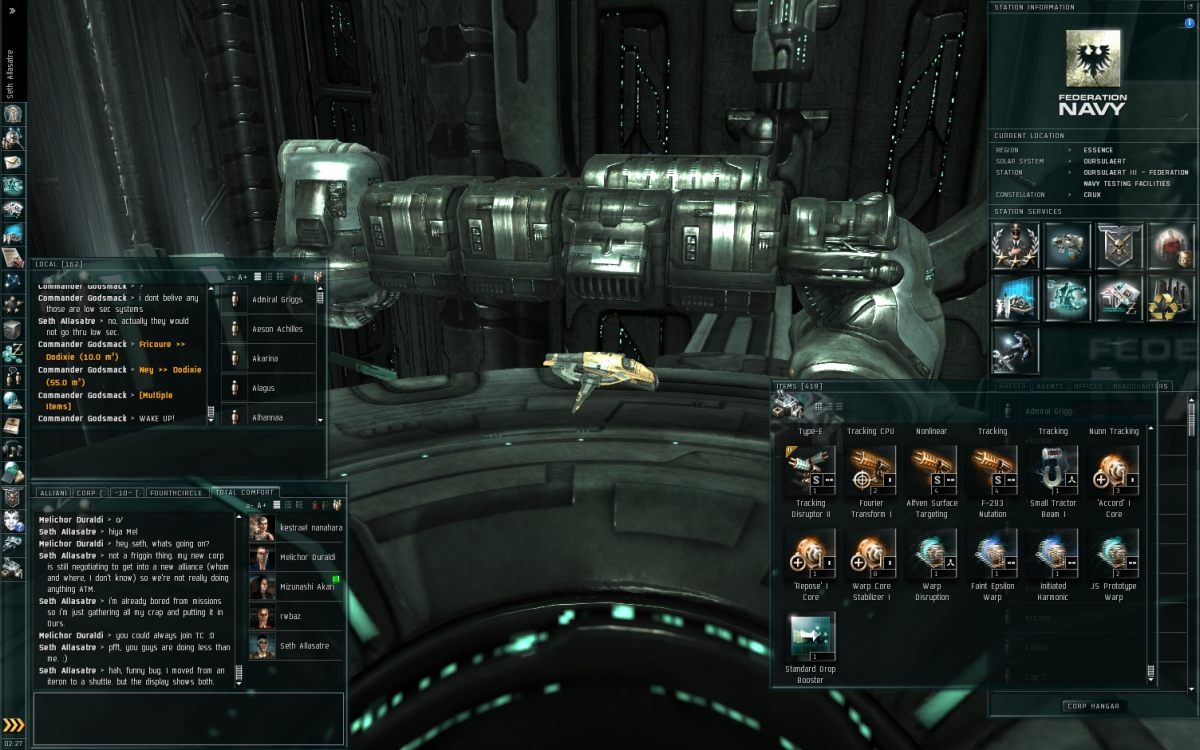Select the Tracking Disruptor II item
The image size is (1200, 750).
[811, 470]
